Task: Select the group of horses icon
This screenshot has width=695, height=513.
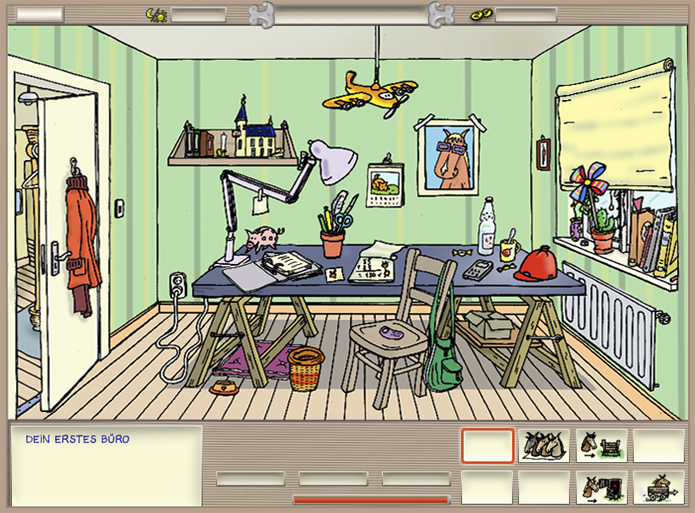Action: click(x=544, y=445)
